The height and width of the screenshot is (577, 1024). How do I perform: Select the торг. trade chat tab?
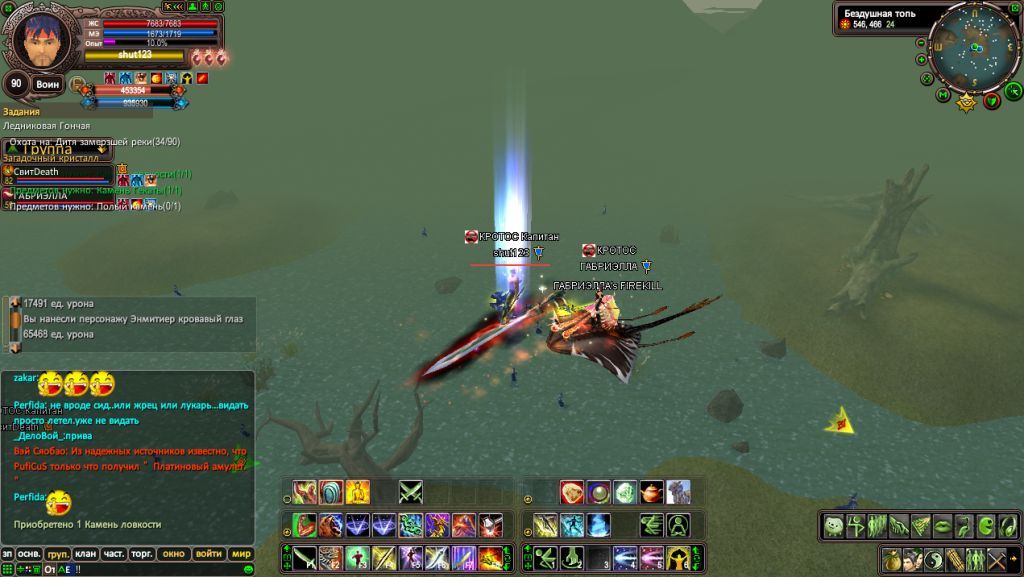[141, 553]
